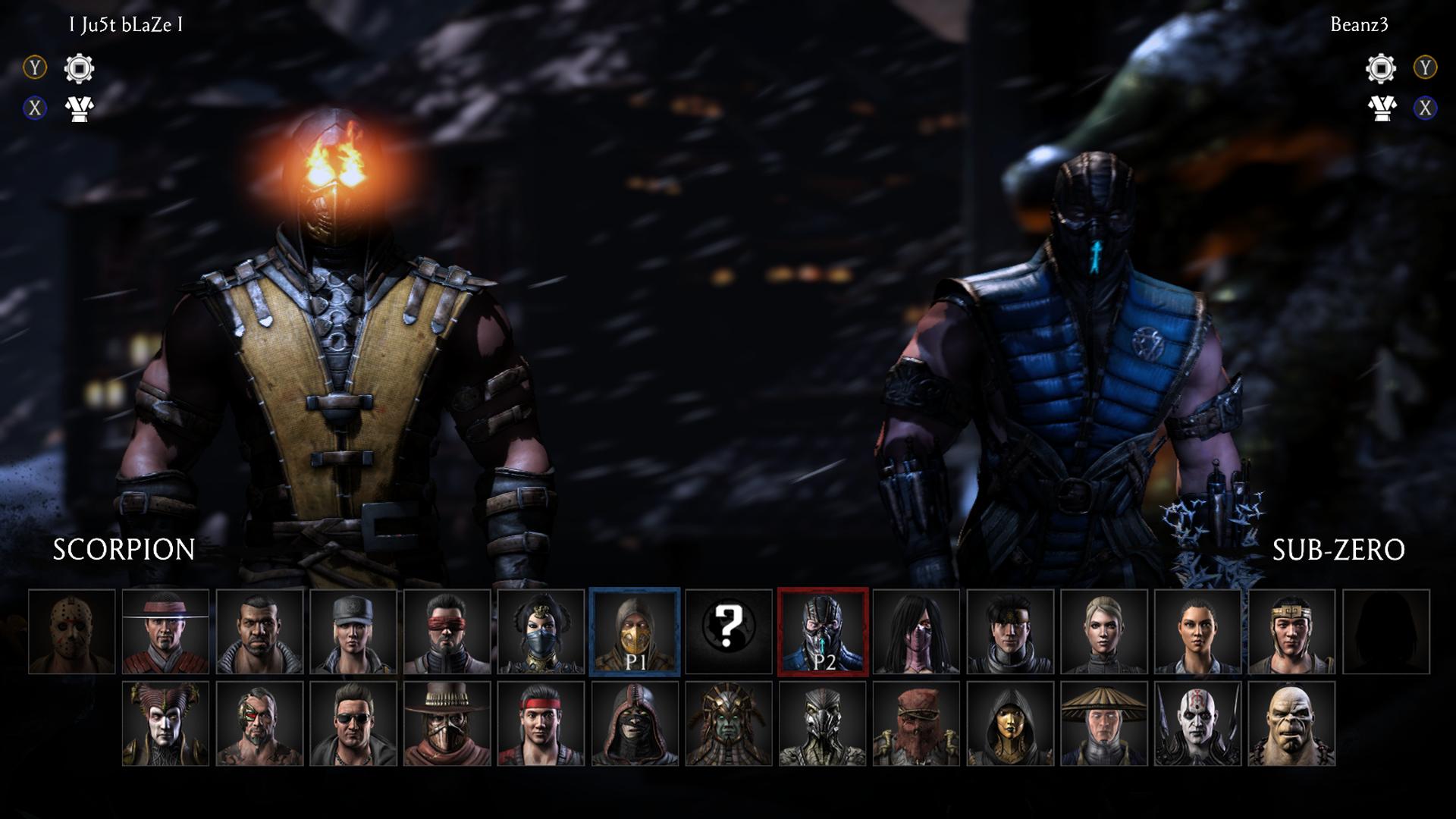Viewport: 1456px width, 819px height.
Task: Select Liu Kang with the red headband
Action: pos(541,723)
